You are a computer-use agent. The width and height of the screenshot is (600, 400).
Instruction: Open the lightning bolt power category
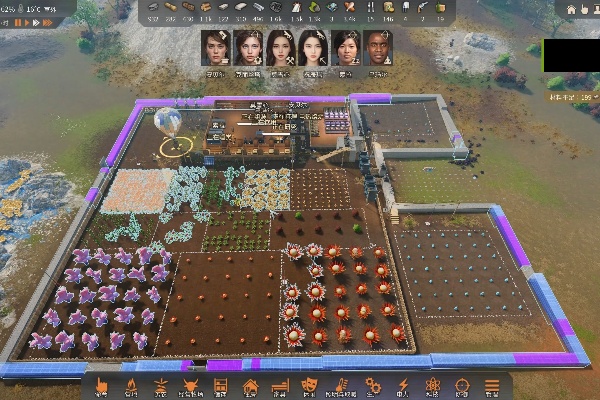point(403,385)
